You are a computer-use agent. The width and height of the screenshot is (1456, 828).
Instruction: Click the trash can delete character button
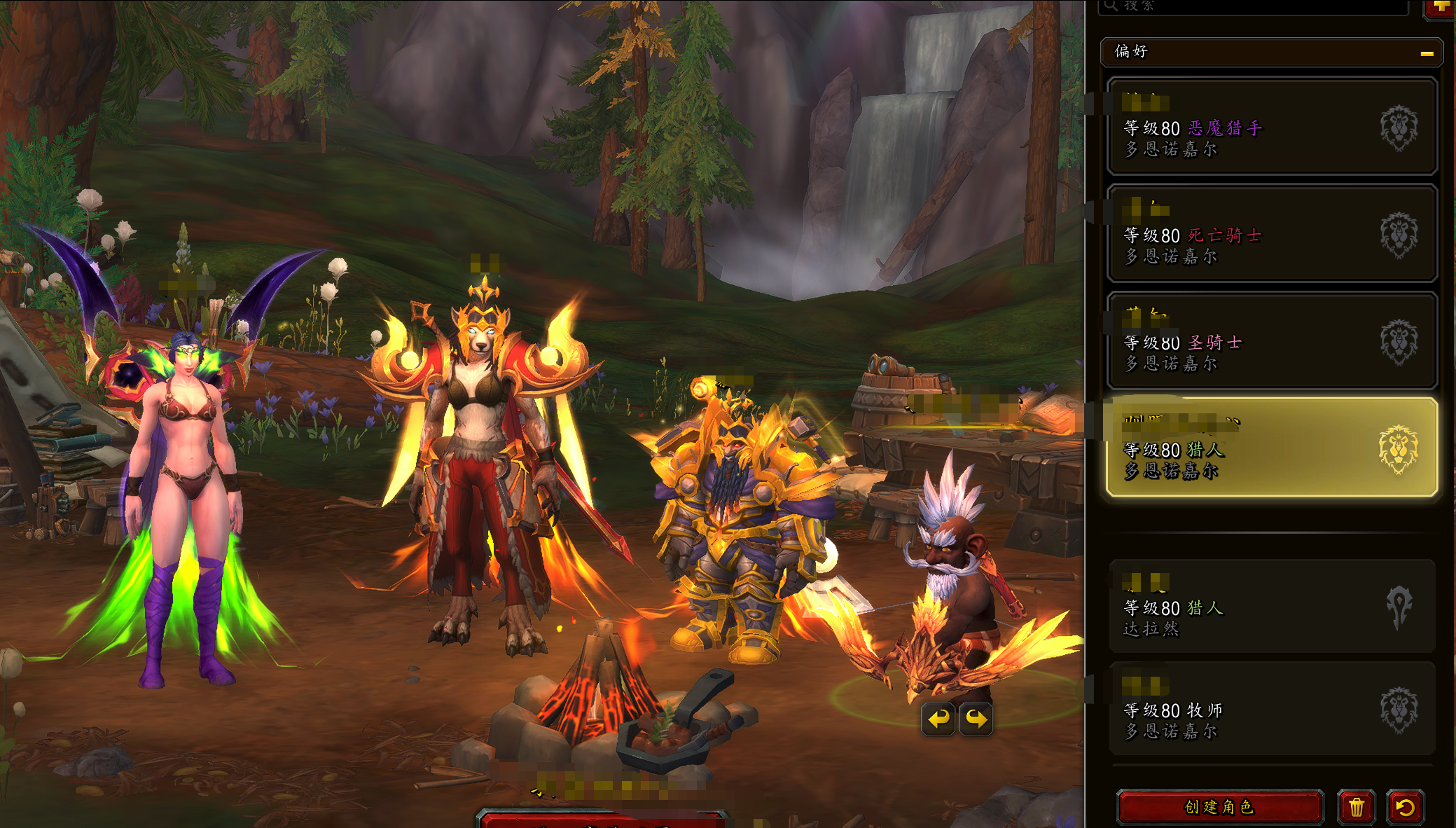[1356, 807]
